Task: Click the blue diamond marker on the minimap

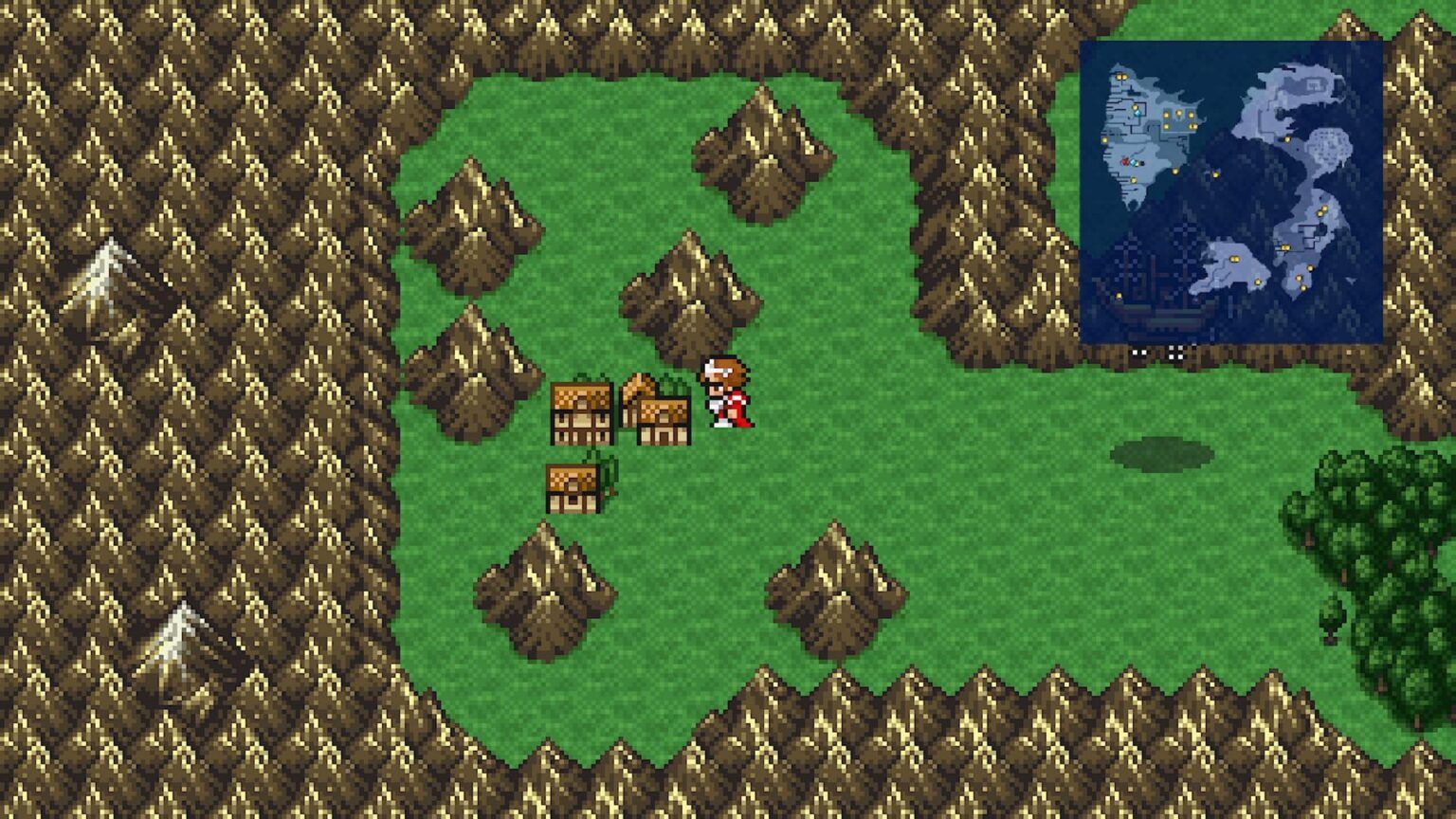Action: point(1138,113)
